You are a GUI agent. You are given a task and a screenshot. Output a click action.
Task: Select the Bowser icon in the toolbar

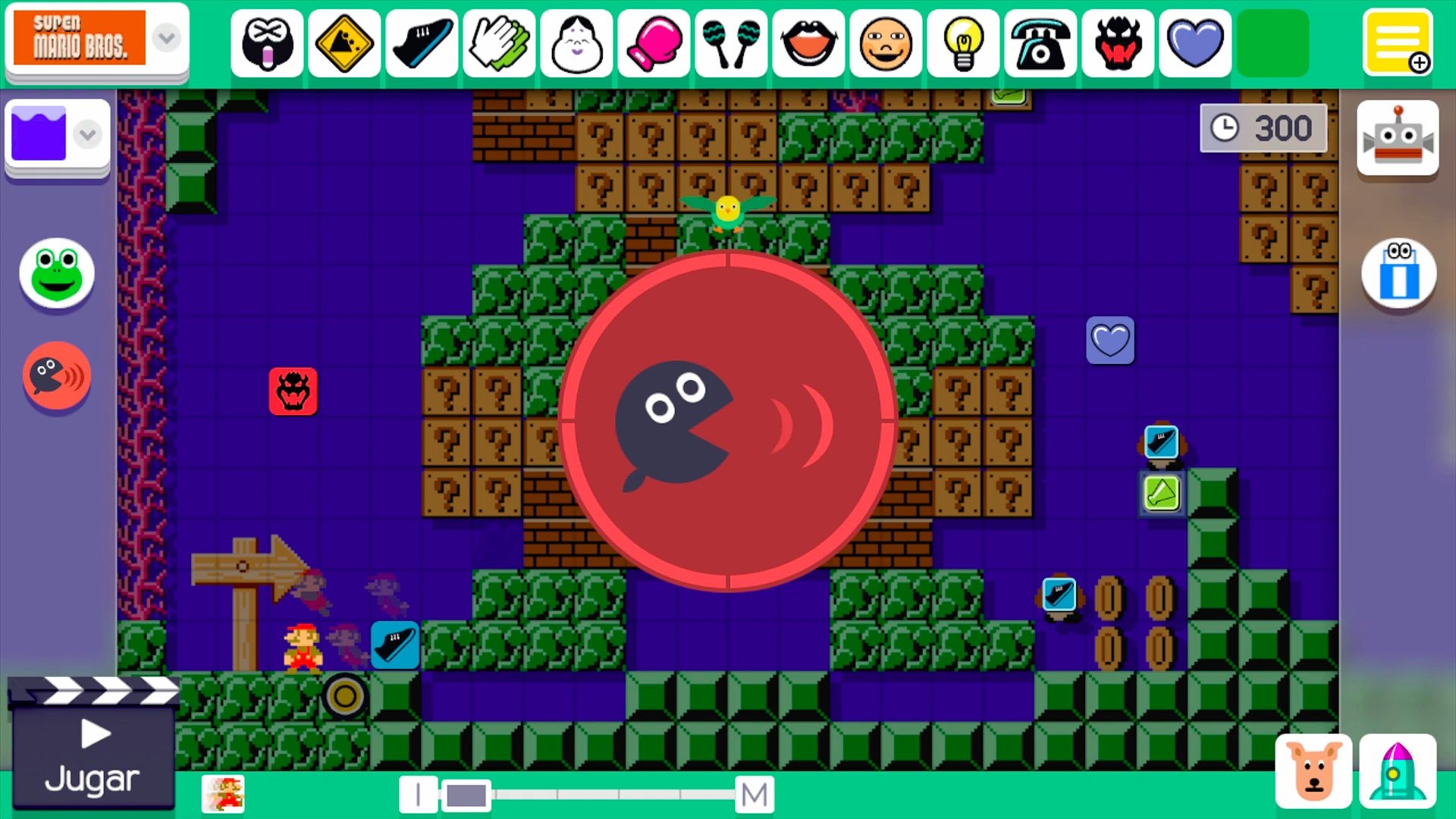1117,43
